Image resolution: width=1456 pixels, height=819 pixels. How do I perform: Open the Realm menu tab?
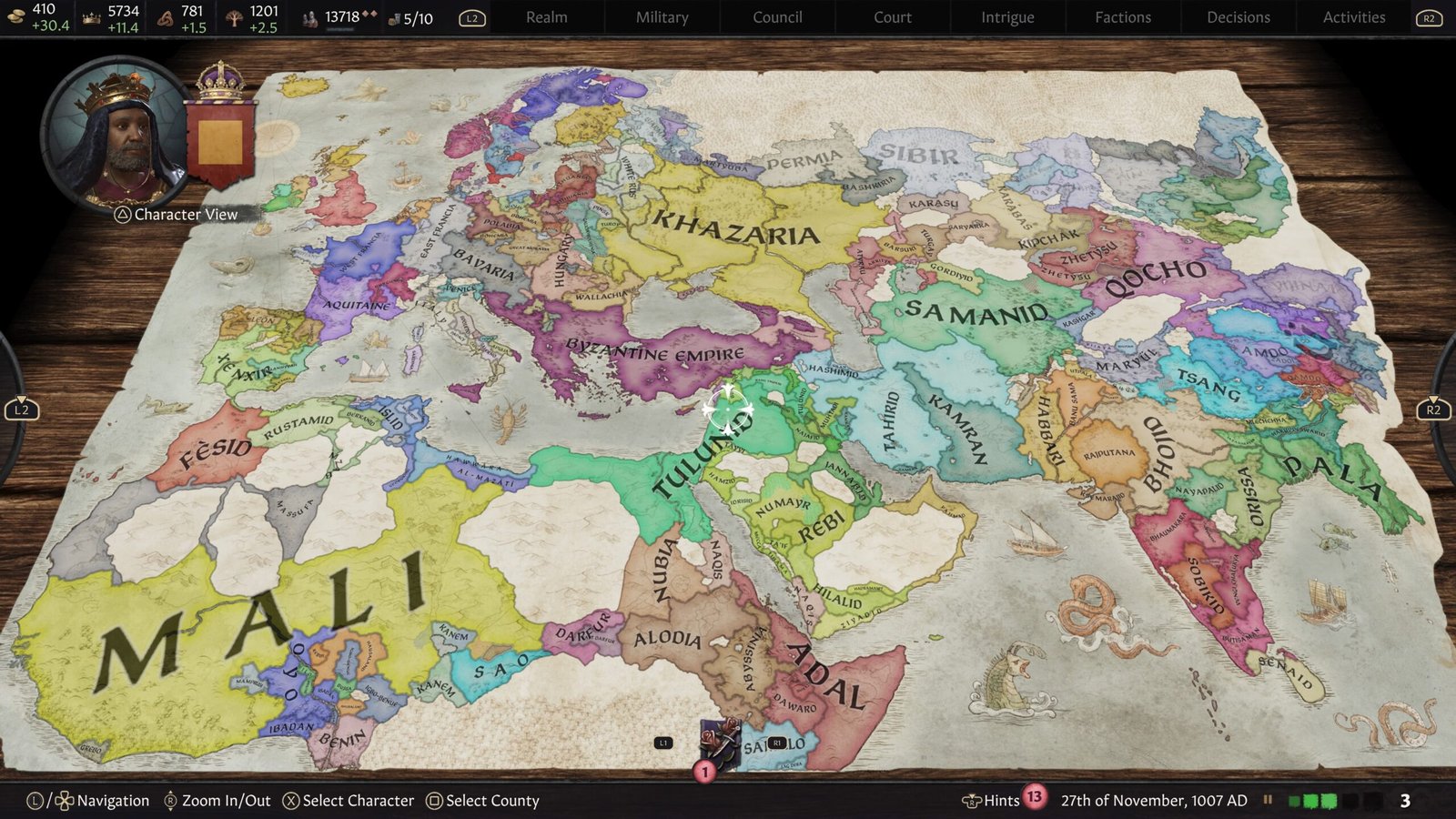point(546,17)
